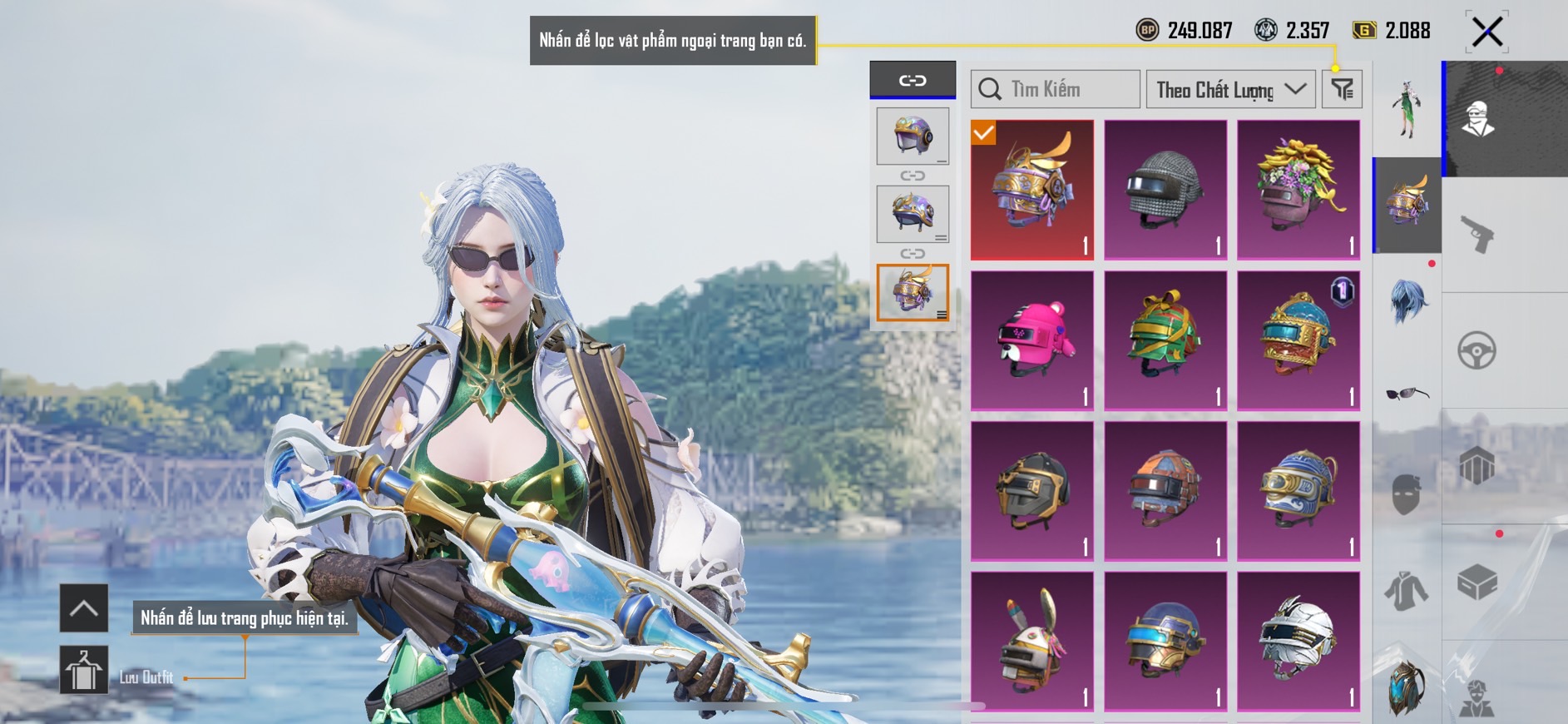This screenshot has height=724, width=1568.
Task: Switch to the hair category tab
Action: click(x=1407, y=300)
